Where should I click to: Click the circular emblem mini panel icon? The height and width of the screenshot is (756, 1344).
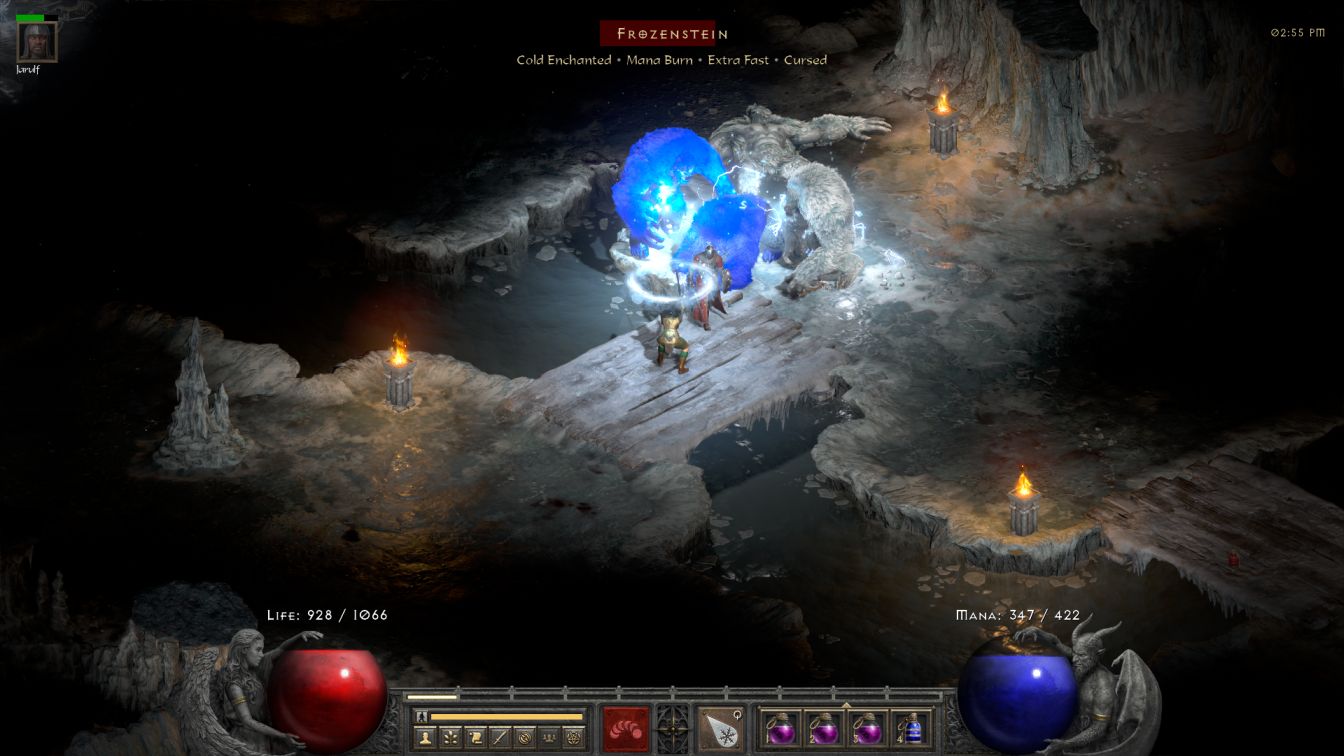click(524, 738)
